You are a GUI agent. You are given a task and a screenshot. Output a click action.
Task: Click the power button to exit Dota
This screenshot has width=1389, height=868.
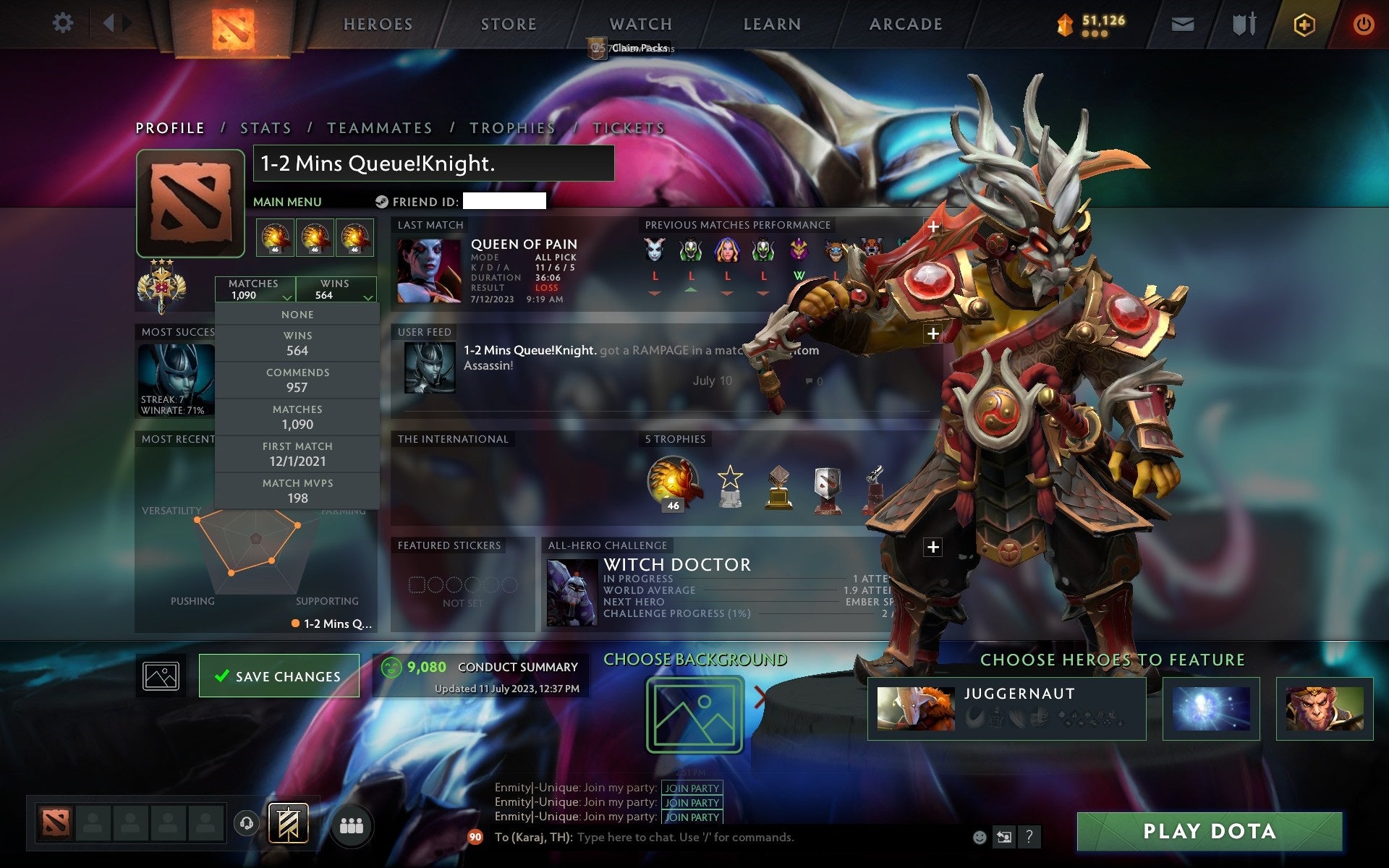click(1363, 23)
